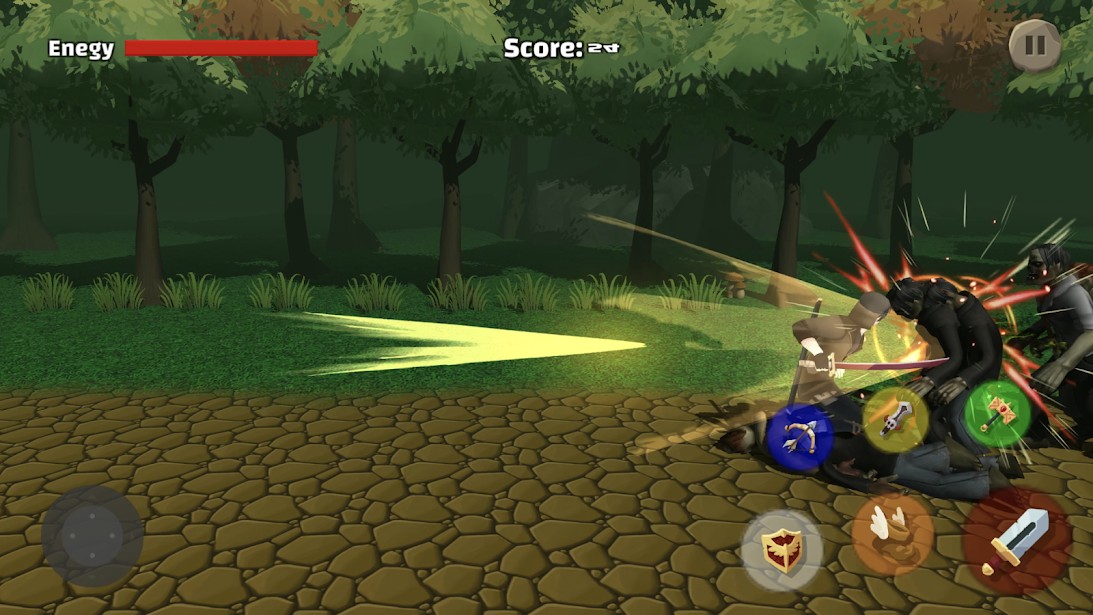
Task: Pause the game with the pause button
Action: tap(1034, 45)
